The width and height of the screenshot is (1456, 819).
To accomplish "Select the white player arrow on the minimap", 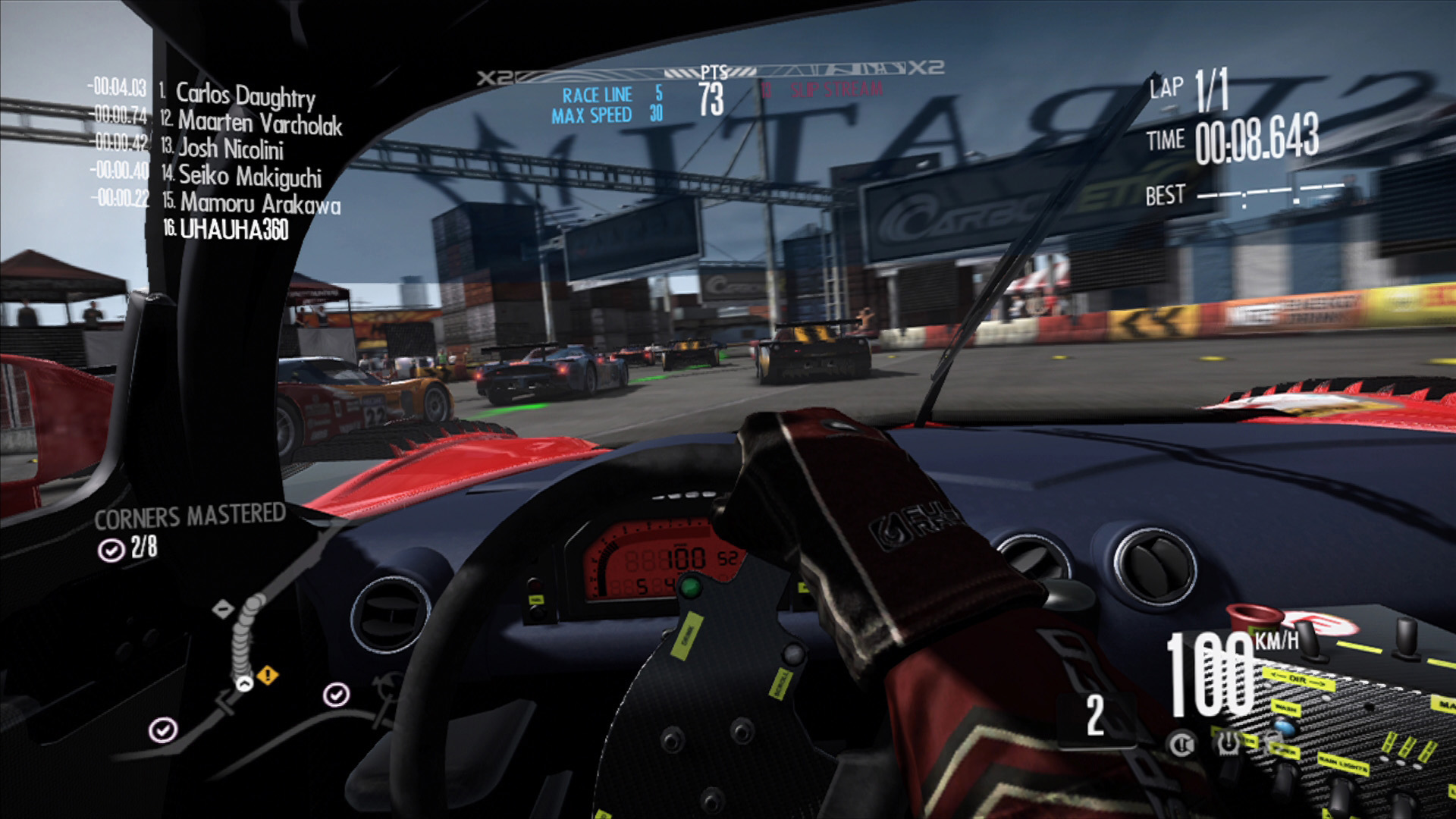I will [244, 684].
